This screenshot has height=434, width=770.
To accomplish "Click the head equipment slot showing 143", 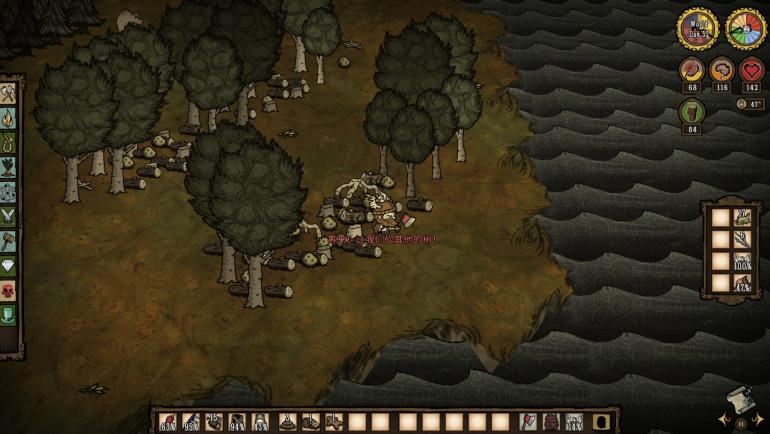I will [x=574, y=421].
